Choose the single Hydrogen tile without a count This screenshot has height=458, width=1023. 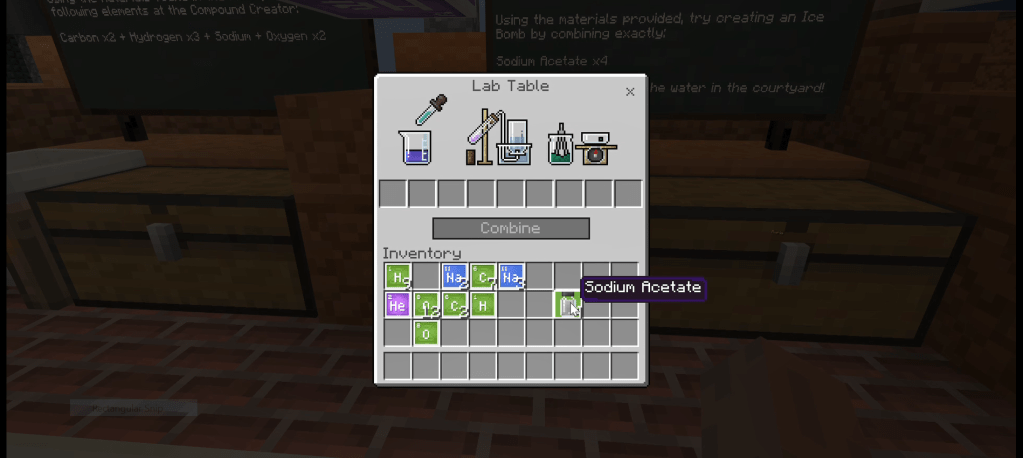click(x=483, y=304)
